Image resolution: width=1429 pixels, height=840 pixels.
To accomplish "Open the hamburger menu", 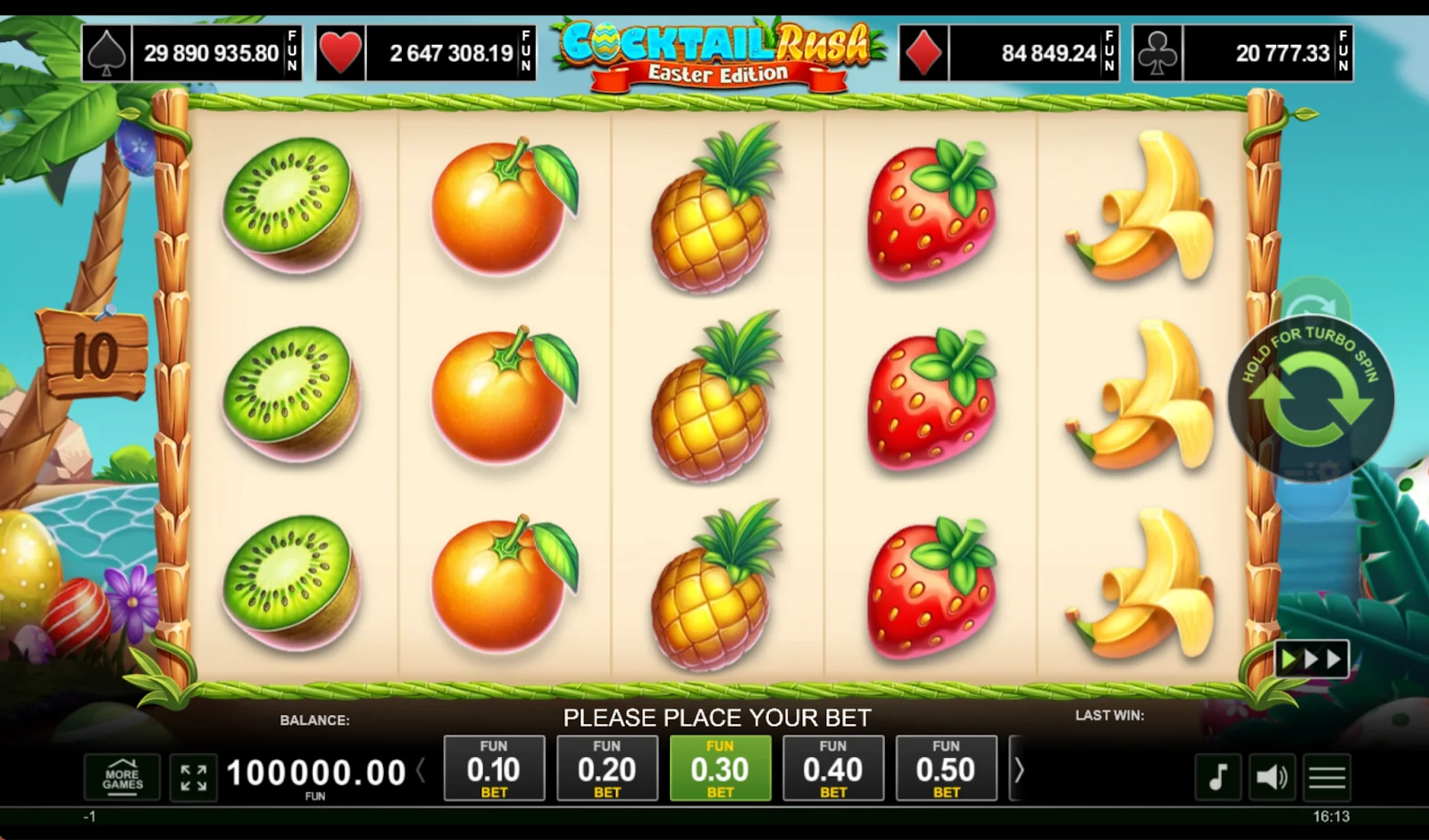I will pos(1327,777).
